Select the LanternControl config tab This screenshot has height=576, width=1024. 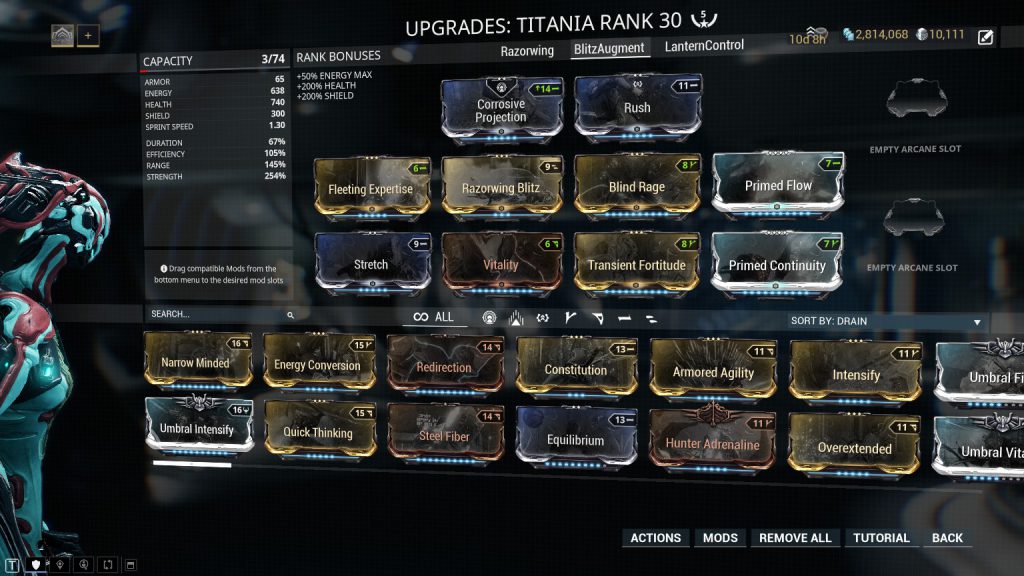coord(704,45)
